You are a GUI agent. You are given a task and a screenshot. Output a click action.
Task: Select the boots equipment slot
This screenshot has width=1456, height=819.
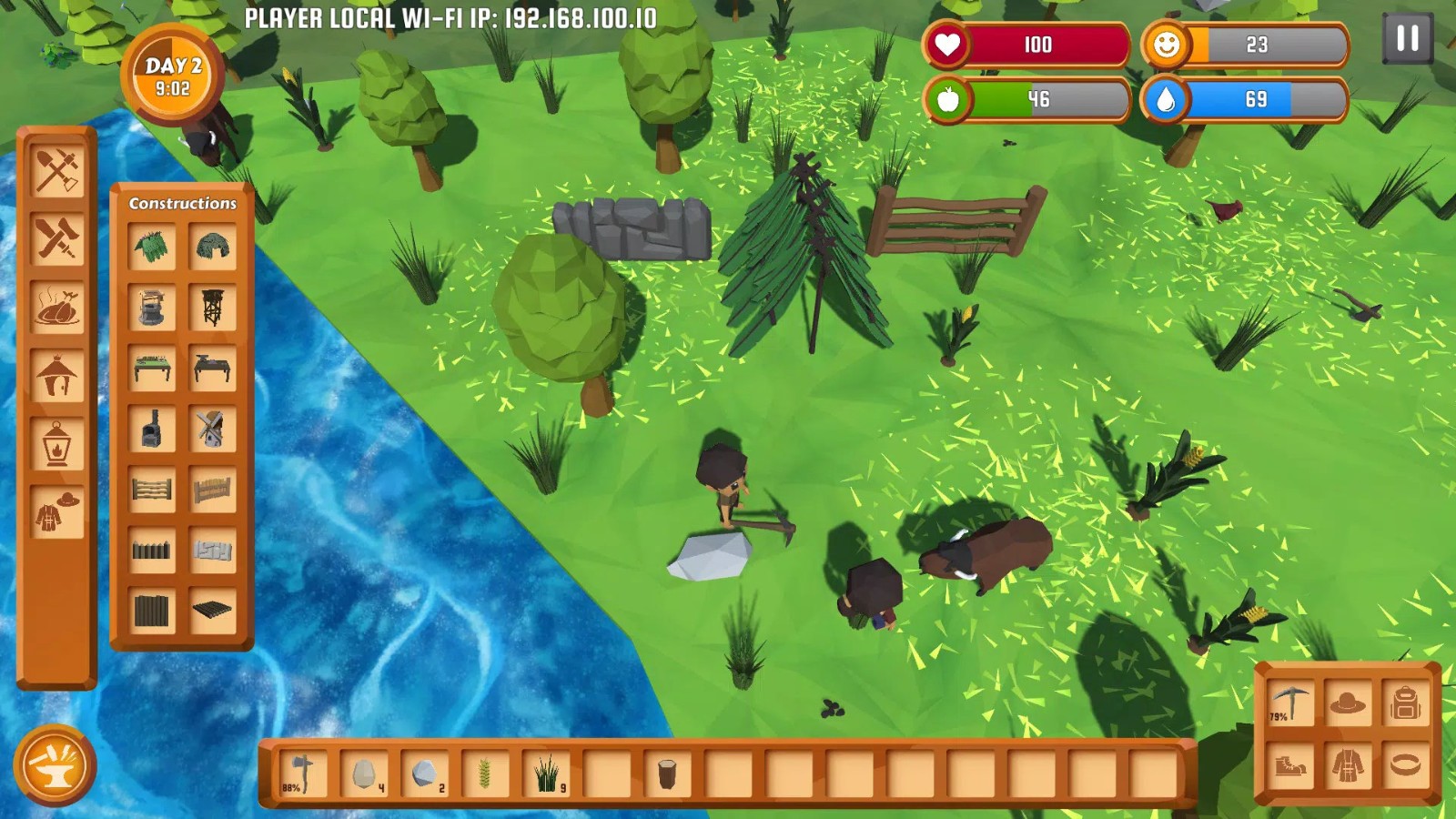click(x=1290, y=764)
